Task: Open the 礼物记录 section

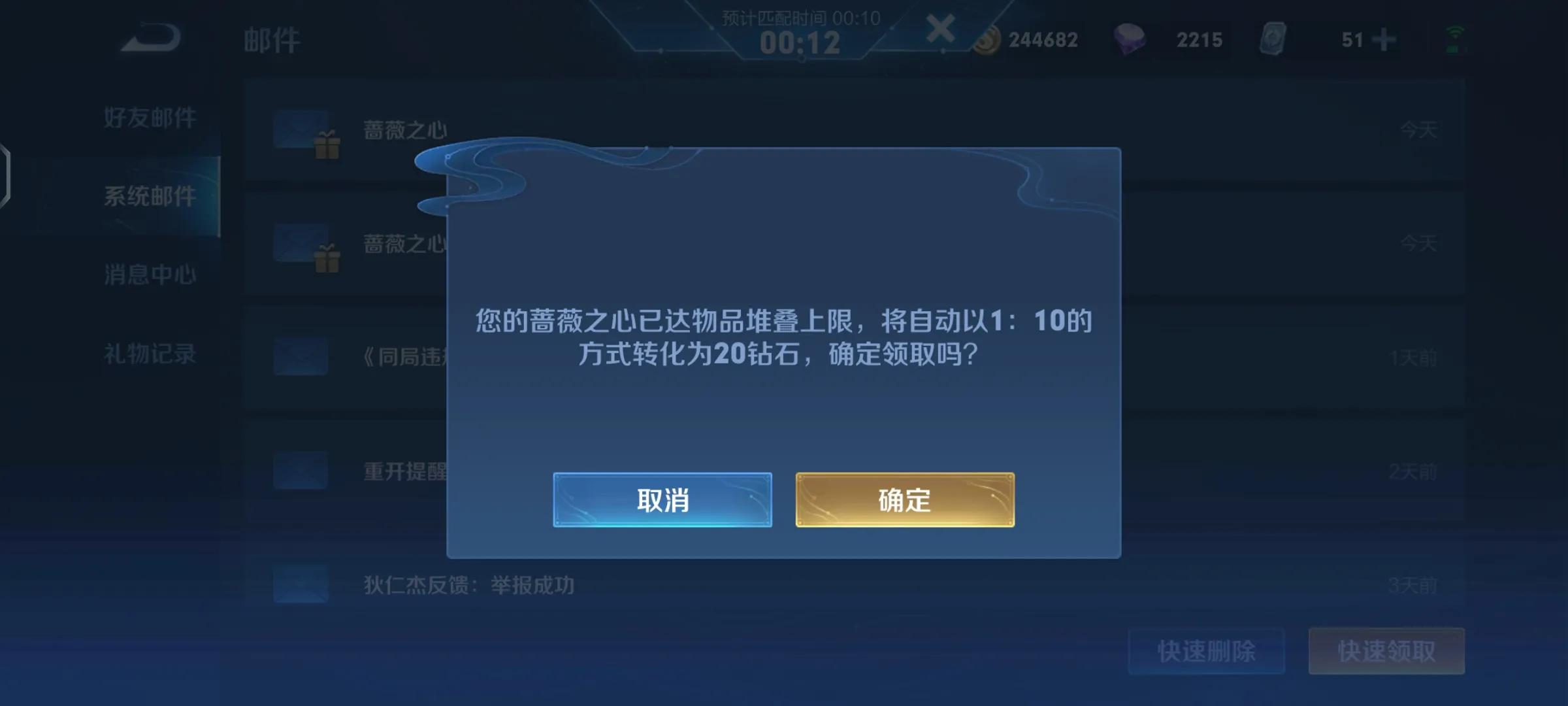Action: click(x=151, y=353)
